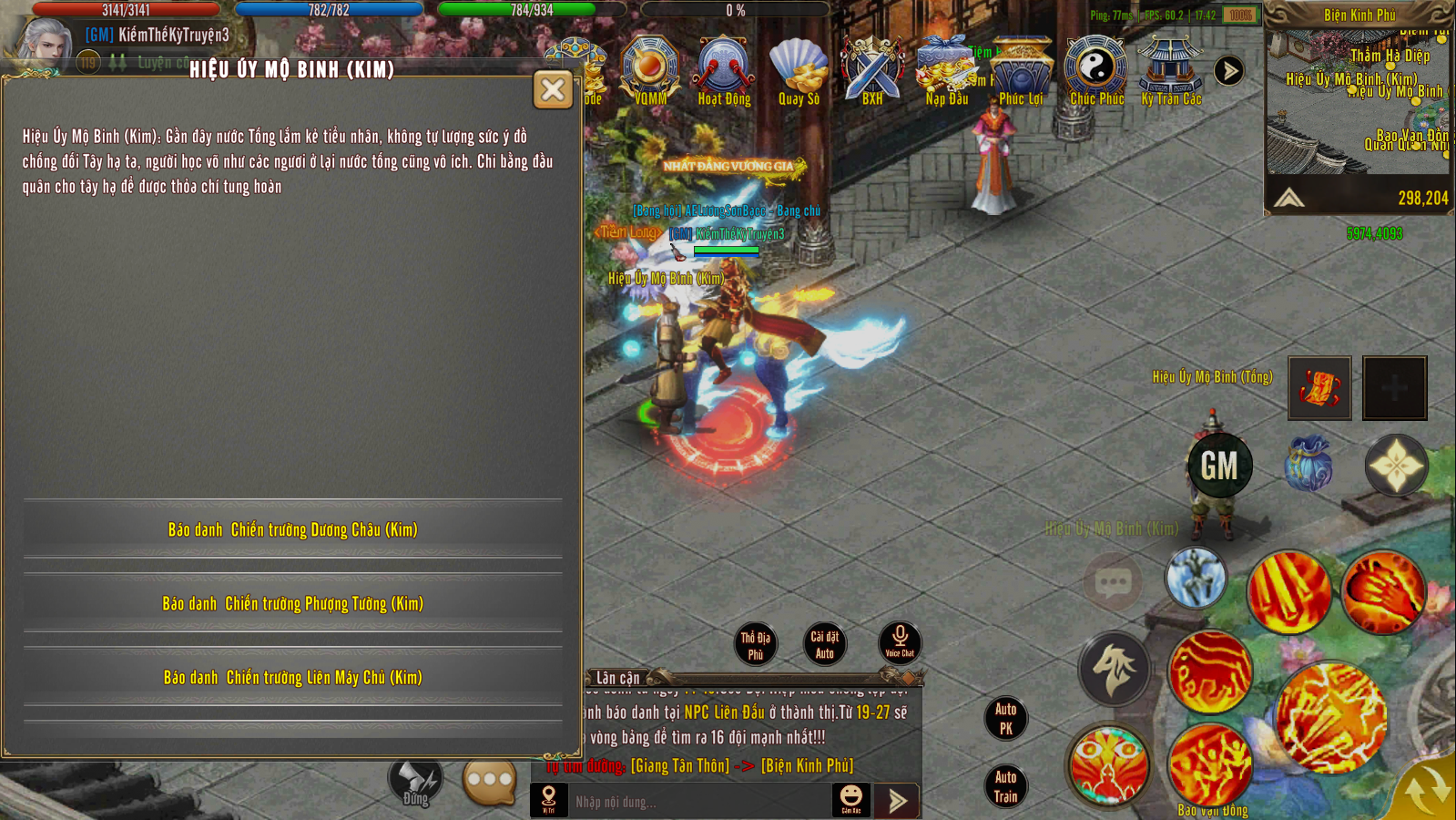This screenshot has width=1456, height=820.
Task: Select Báo danh Chiến trường Phượng Tường (Kim)
Action: click(292, 603)
